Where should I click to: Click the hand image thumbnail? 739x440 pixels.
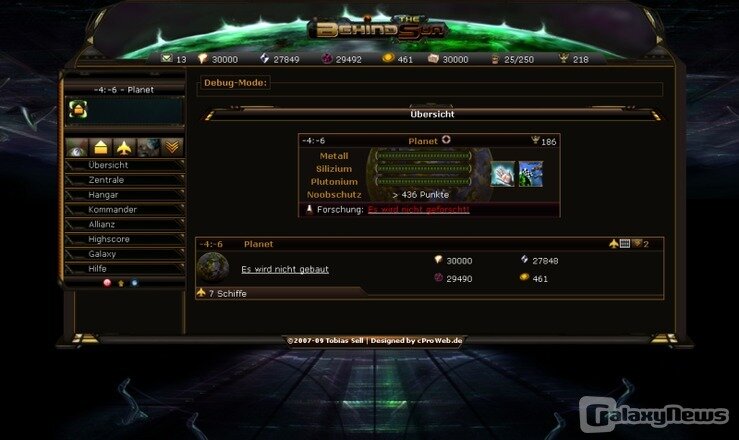coord(502,174)
